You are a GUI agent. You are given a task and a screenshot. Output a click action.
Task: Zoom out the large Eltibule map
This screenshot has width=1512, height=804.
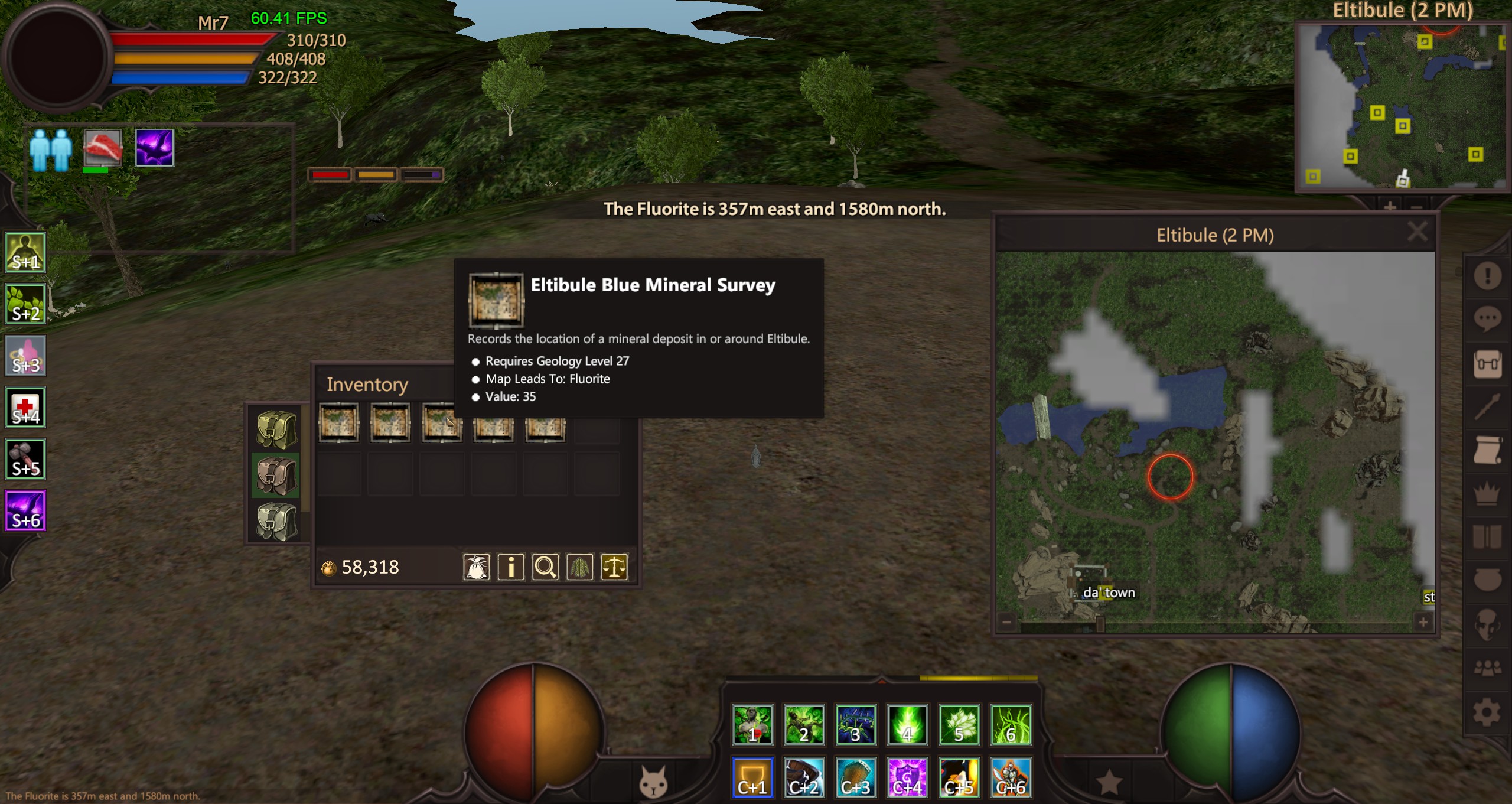(x=1007, y=622)
